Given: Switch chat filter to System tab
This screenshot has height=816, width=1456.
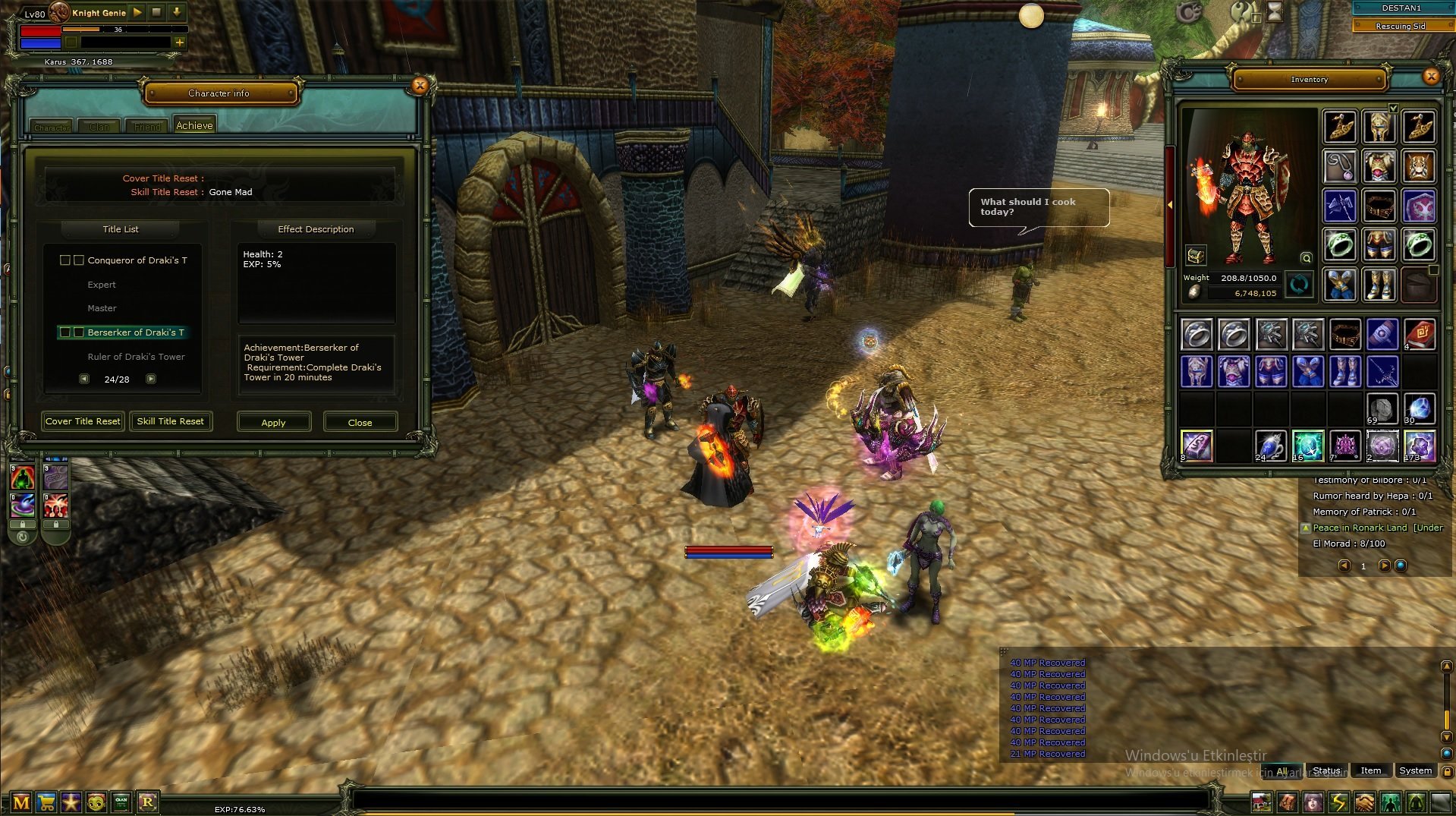Looking at the screenshot, I should tap(1415, 770).
